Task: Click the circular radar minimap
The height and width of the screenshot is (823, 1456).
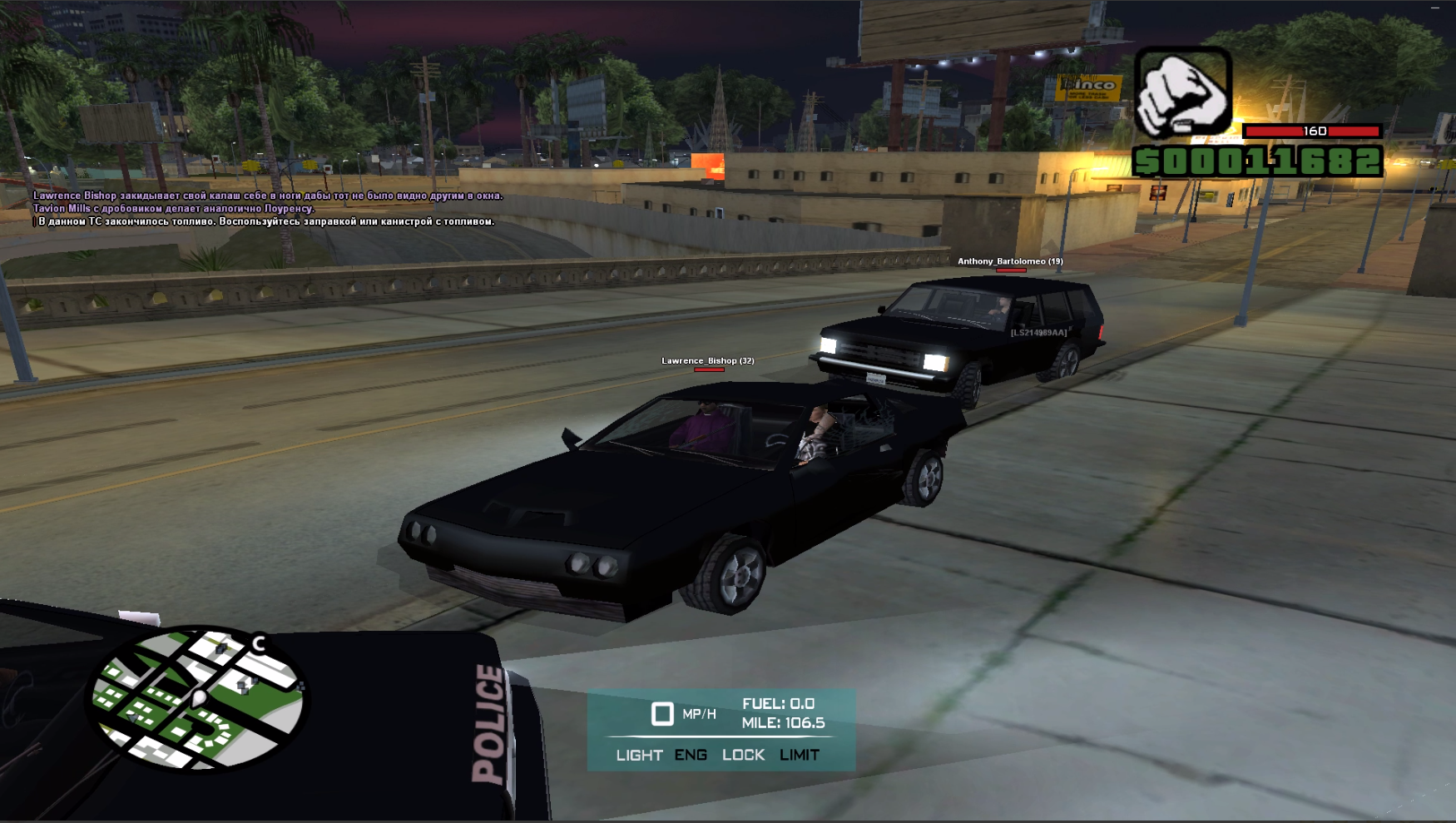Action: [198, 697]
